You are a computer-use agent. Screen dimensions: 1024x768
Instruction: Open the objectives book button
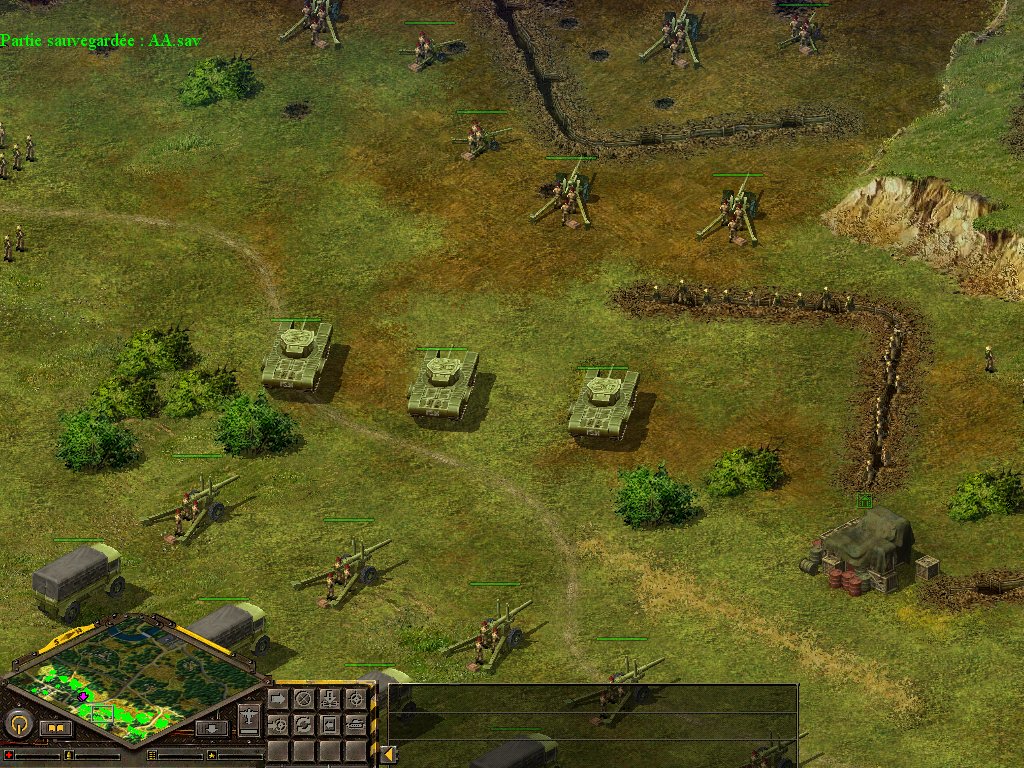point(57,728)
